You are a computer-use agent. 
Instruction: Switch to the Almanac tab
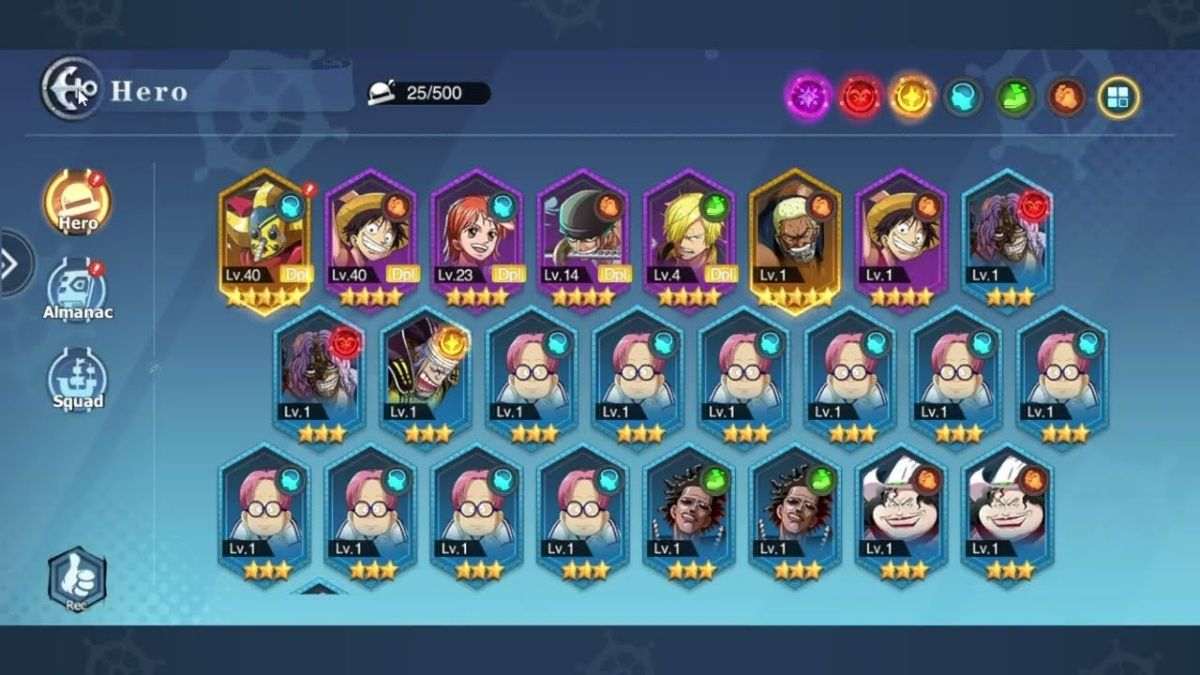tap(79, 291)
